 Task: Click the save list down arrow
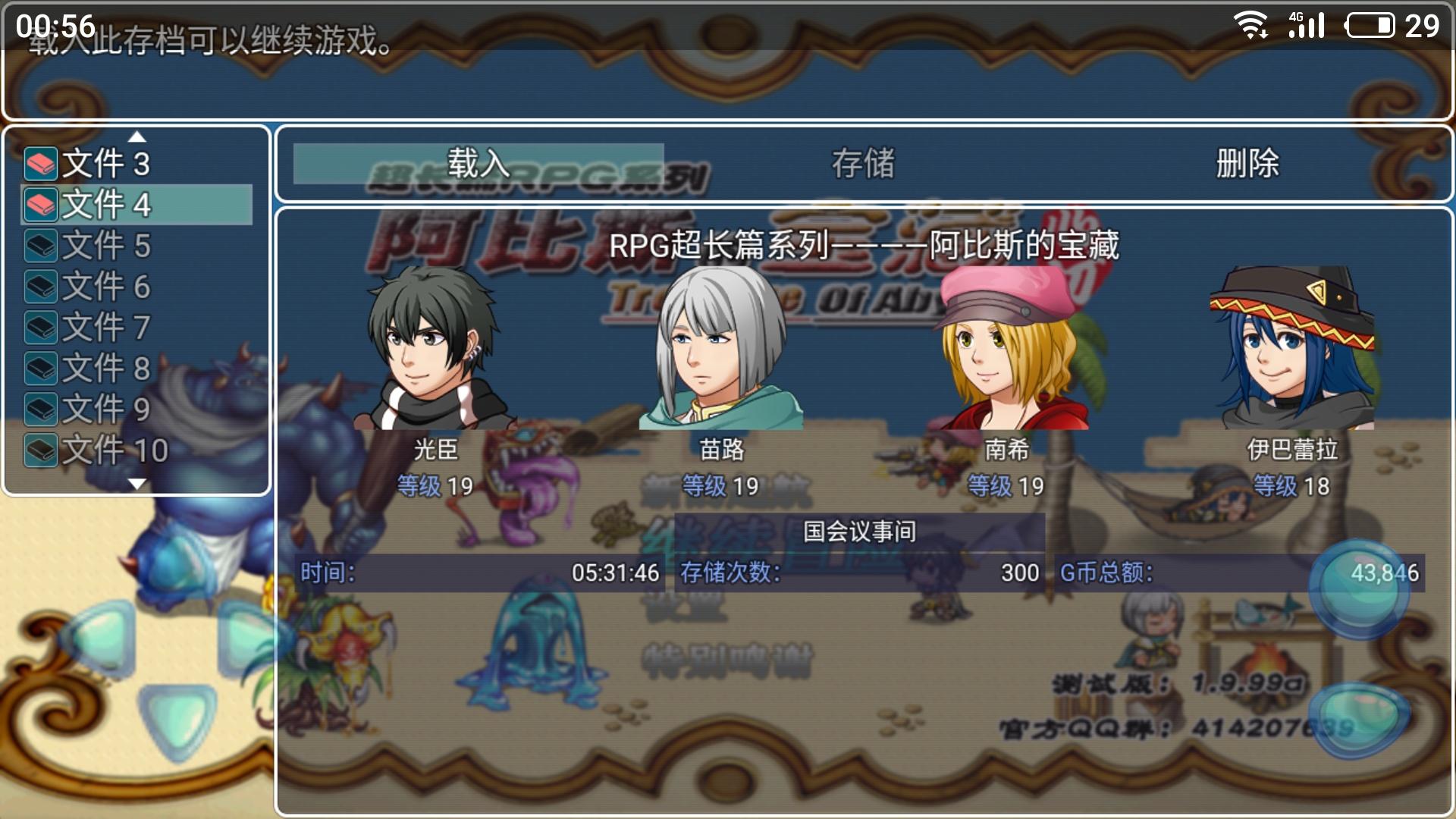point(137,484)
